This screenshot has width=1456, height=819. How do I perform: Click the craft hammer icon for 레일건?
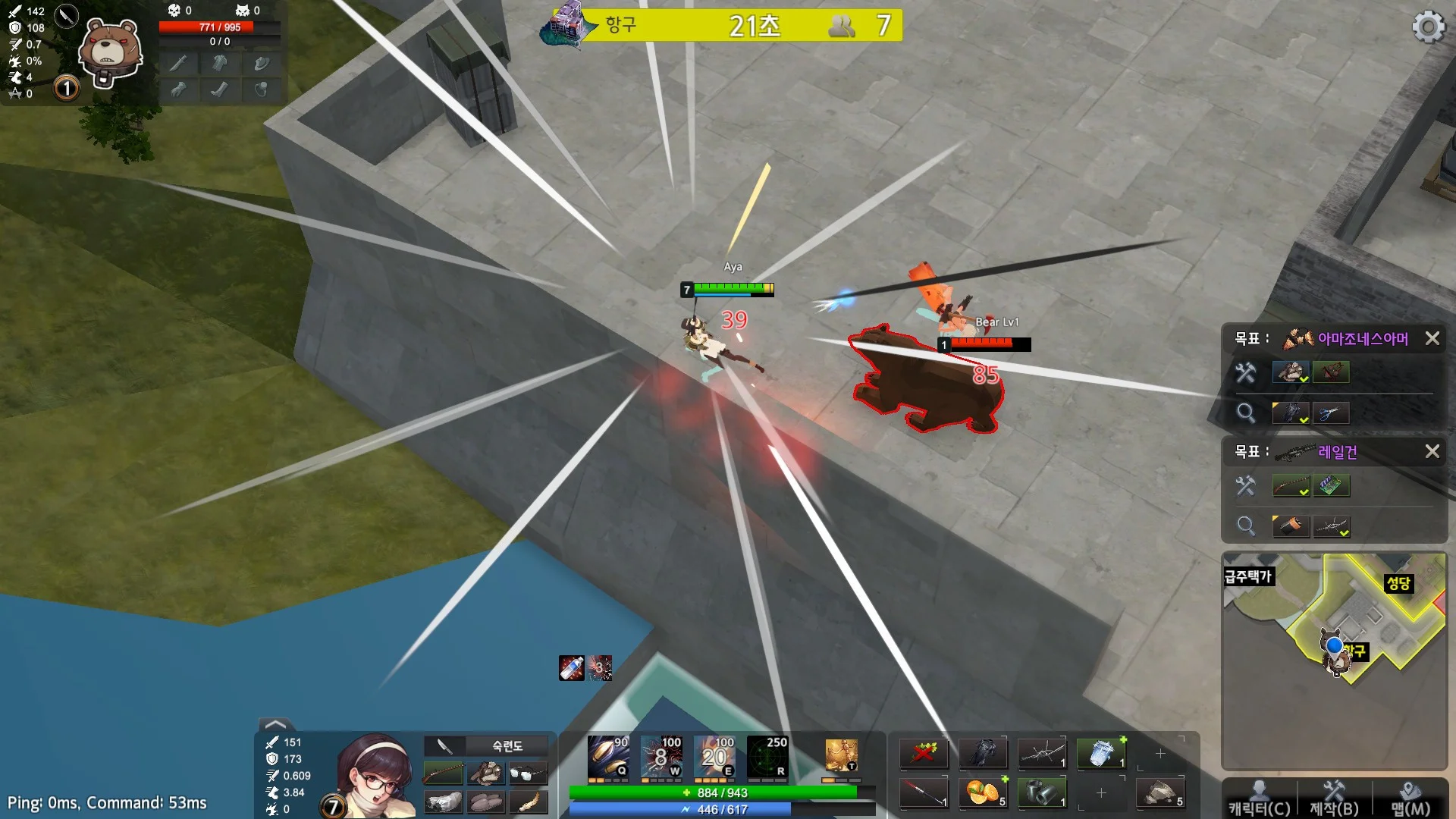(x=1245, y=485)
